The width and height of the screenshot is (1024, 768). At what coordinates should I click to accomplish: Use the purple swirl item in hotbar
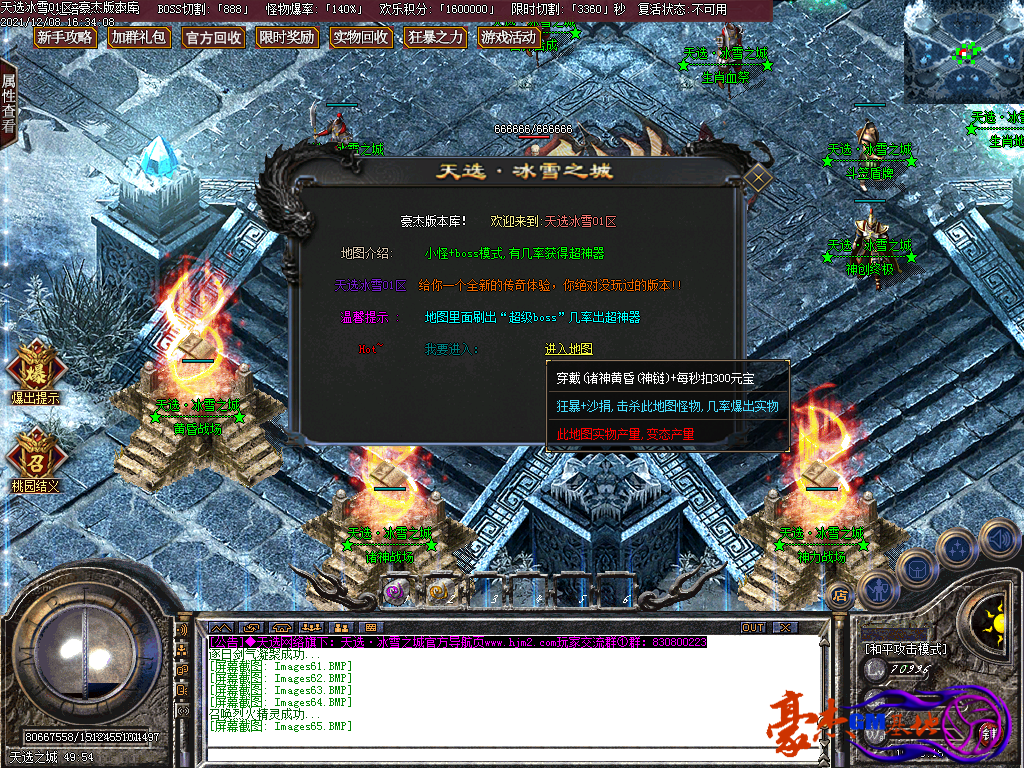point(395,592)
